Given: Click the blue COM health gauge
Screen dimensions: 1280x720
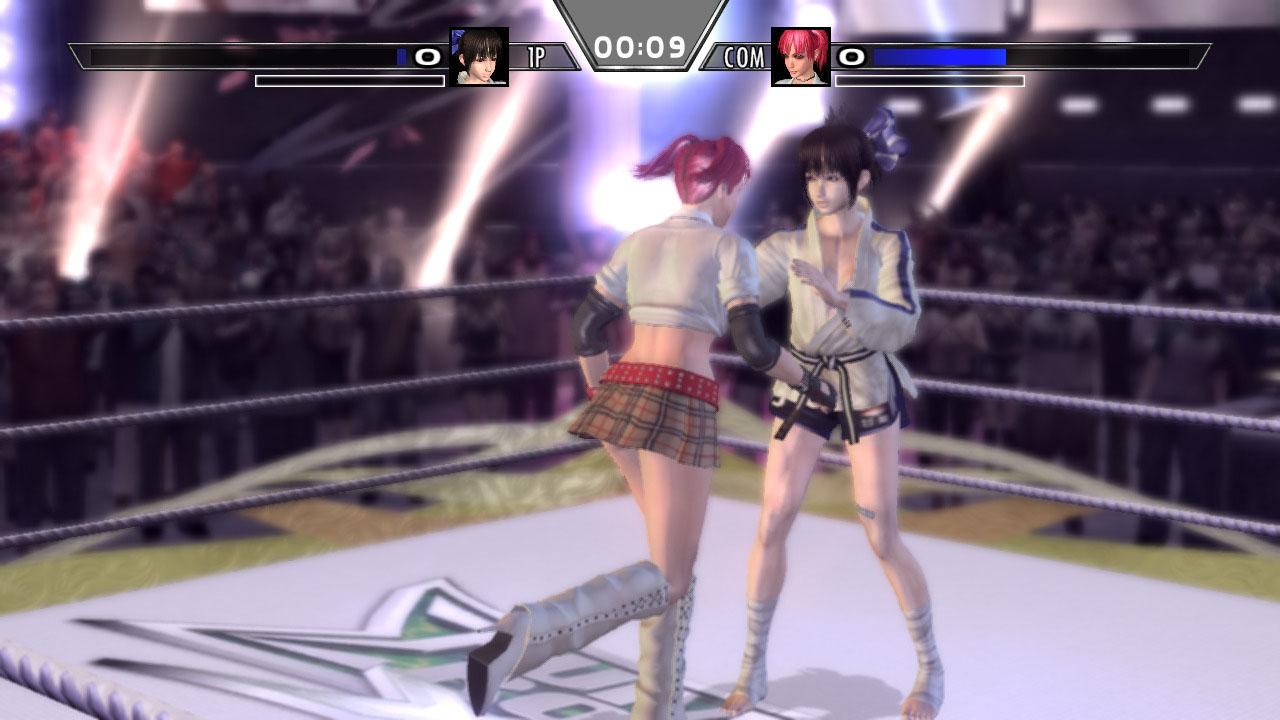Looking at the screenshot, I should click(x=940, y=56).
